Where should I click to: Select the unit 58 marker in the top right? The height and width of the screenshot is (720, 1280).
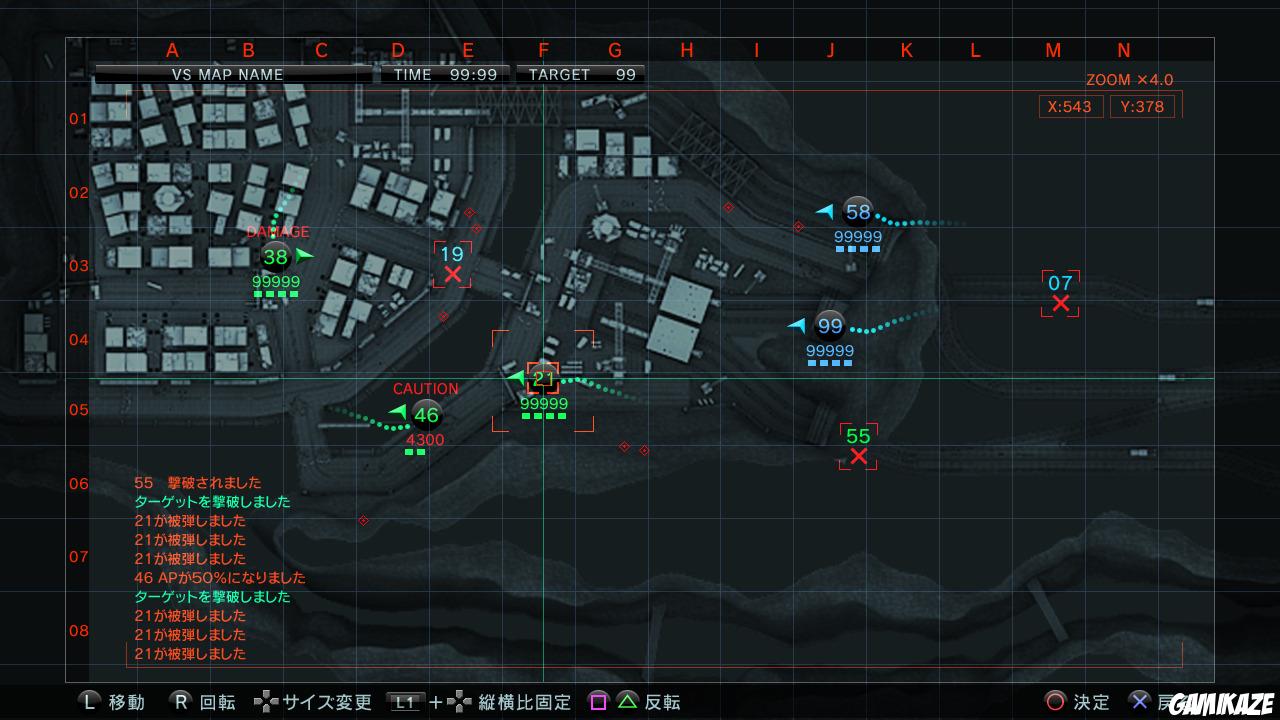pos(856,211)
